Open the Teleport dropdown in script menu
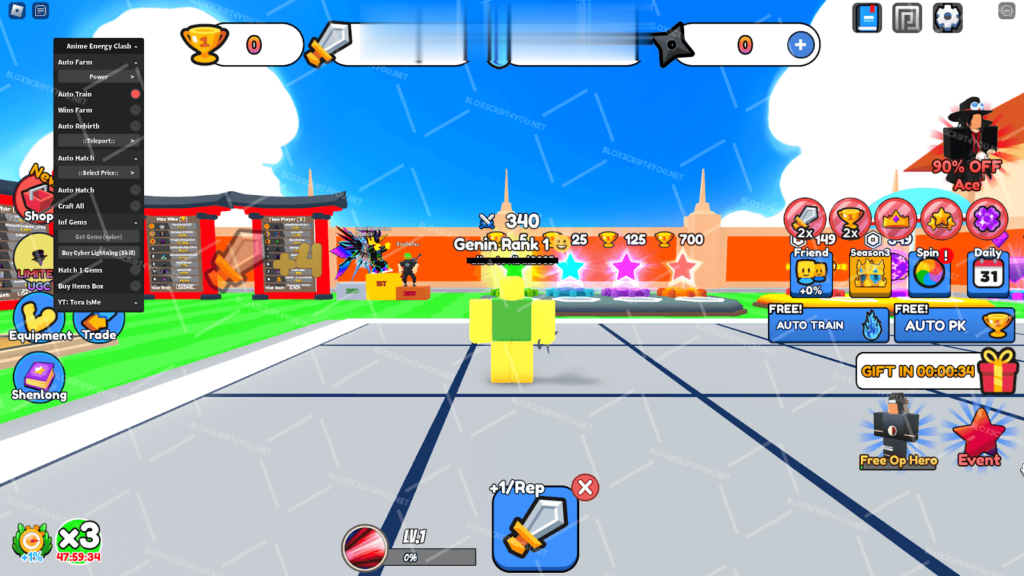Screen dimensions: 1024x576 (x=98, y=141)
